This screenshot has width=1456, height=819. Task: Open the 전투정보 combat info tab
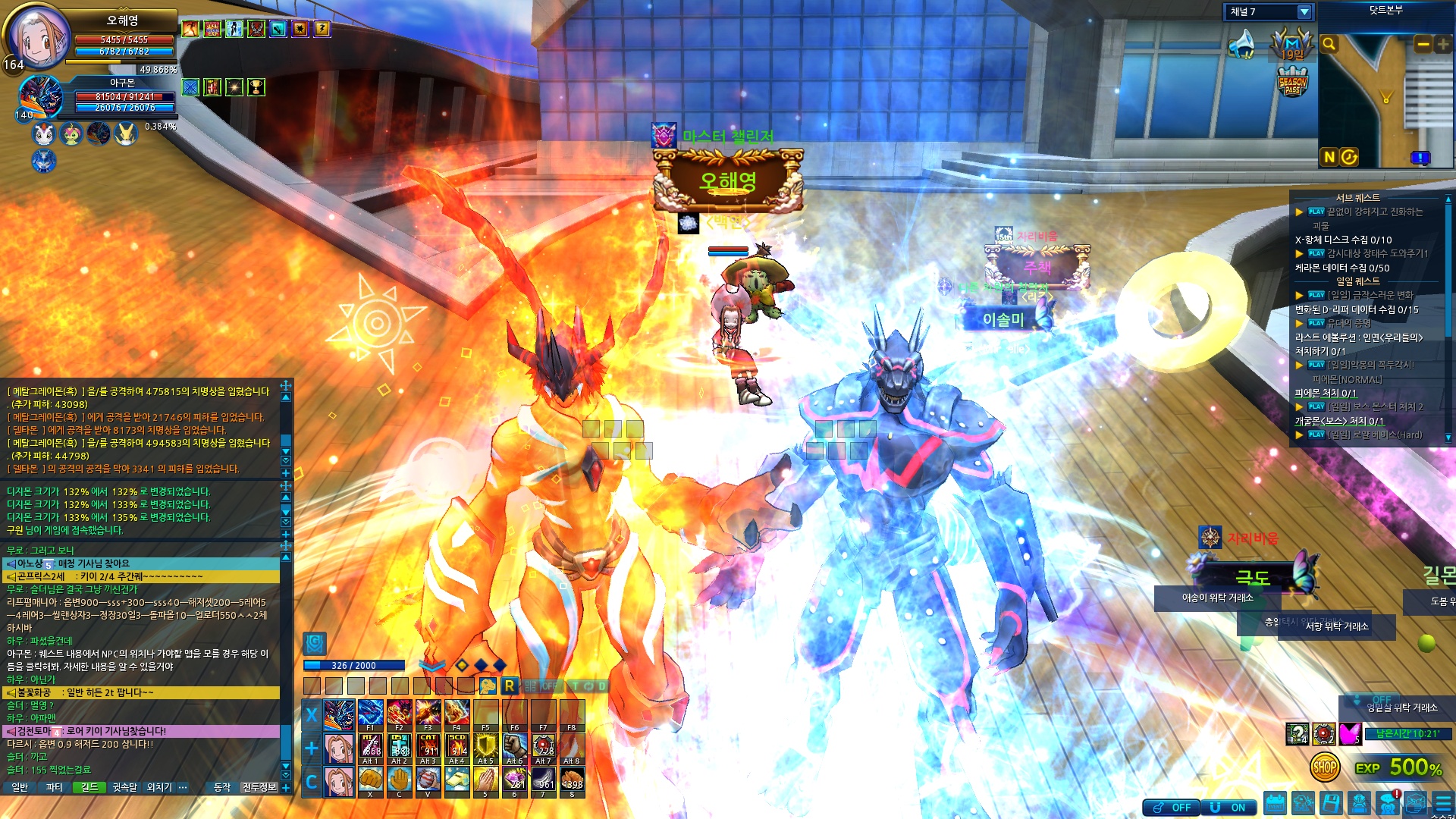tap(259, 788)
